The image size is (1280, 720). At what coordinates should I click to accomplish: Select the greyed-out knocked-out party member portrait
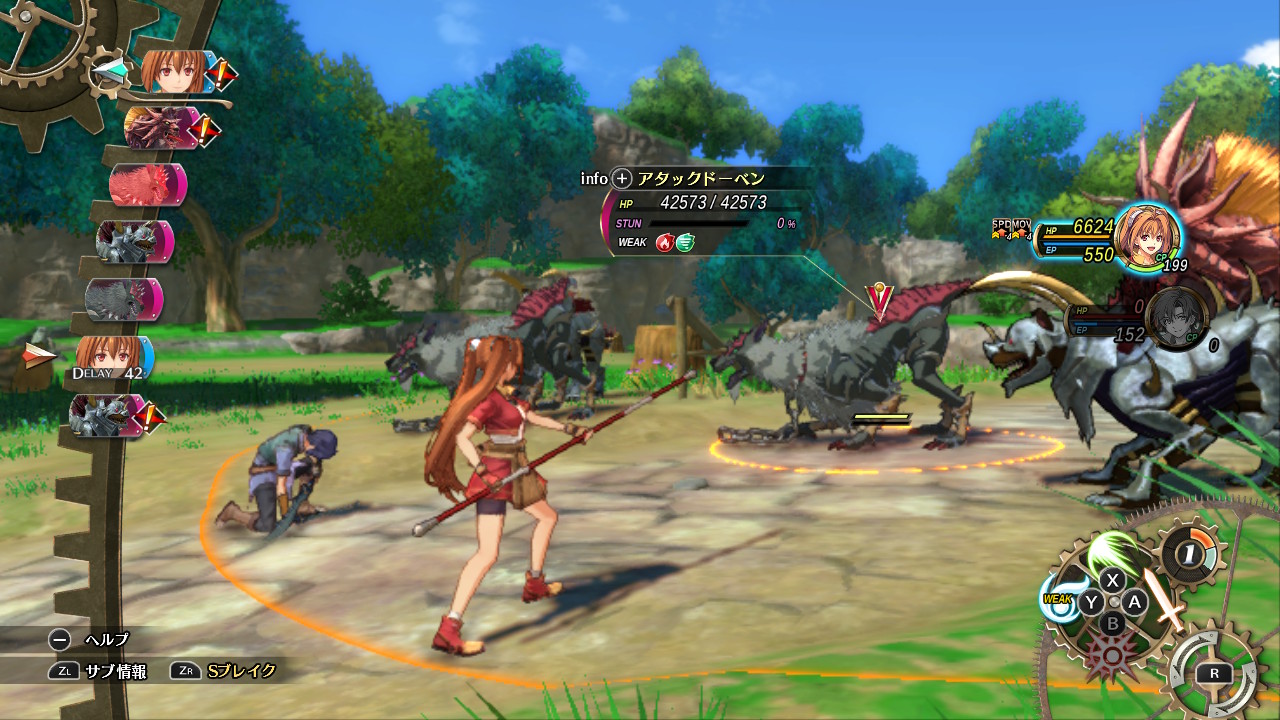coord(1176,320)
